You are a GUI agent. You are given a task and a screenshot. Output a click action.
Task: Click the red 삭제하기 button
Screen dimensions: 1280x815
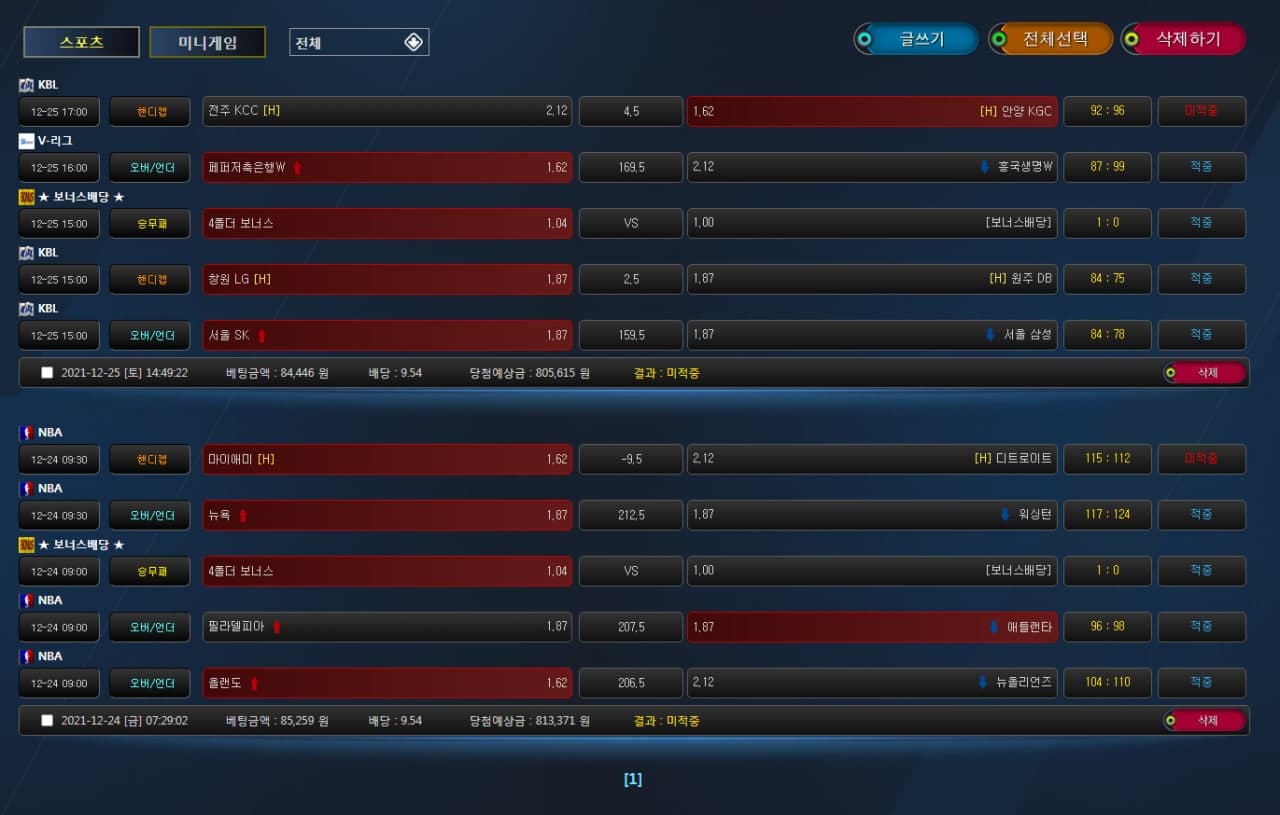tap(1184, 39)
